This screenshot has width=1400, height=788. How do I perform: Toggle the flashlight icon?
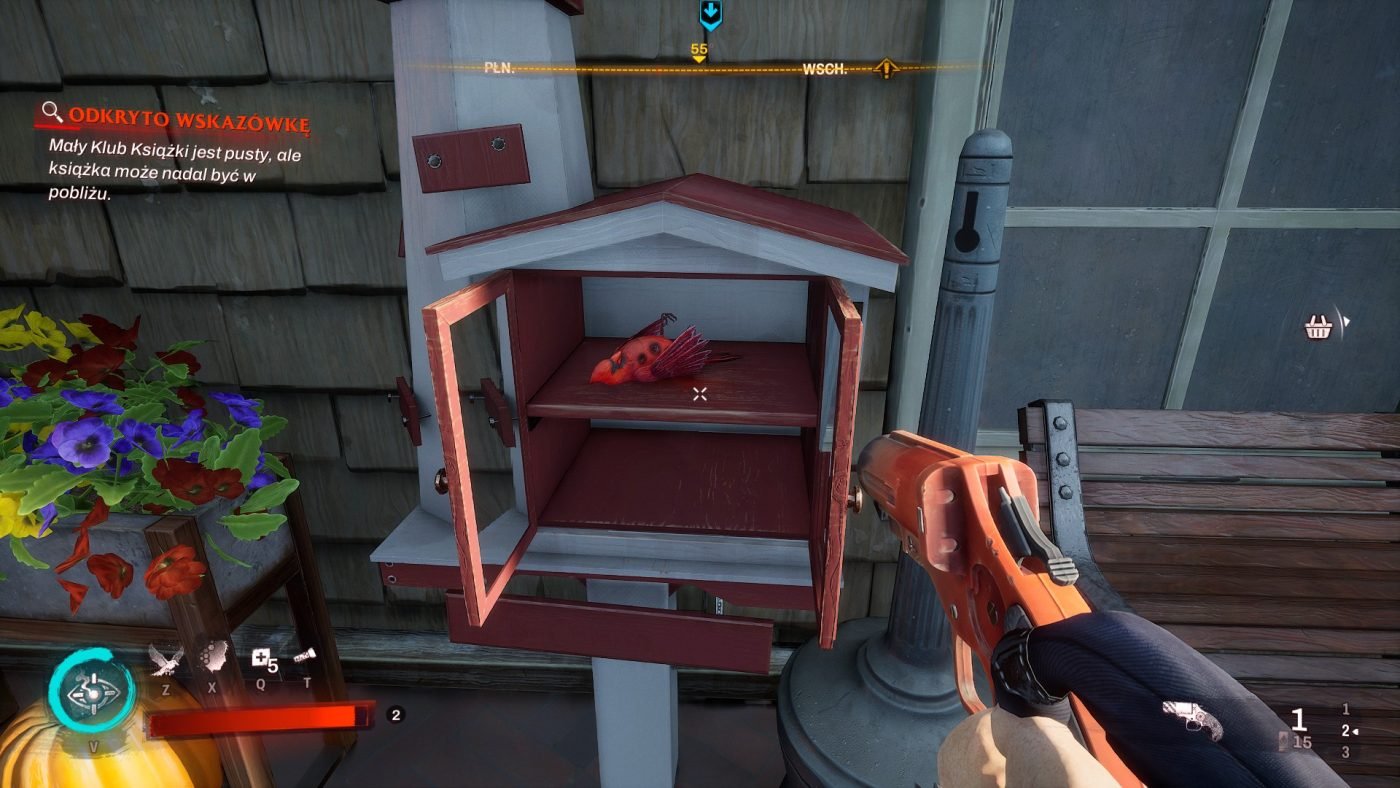(x=305, y=657)
